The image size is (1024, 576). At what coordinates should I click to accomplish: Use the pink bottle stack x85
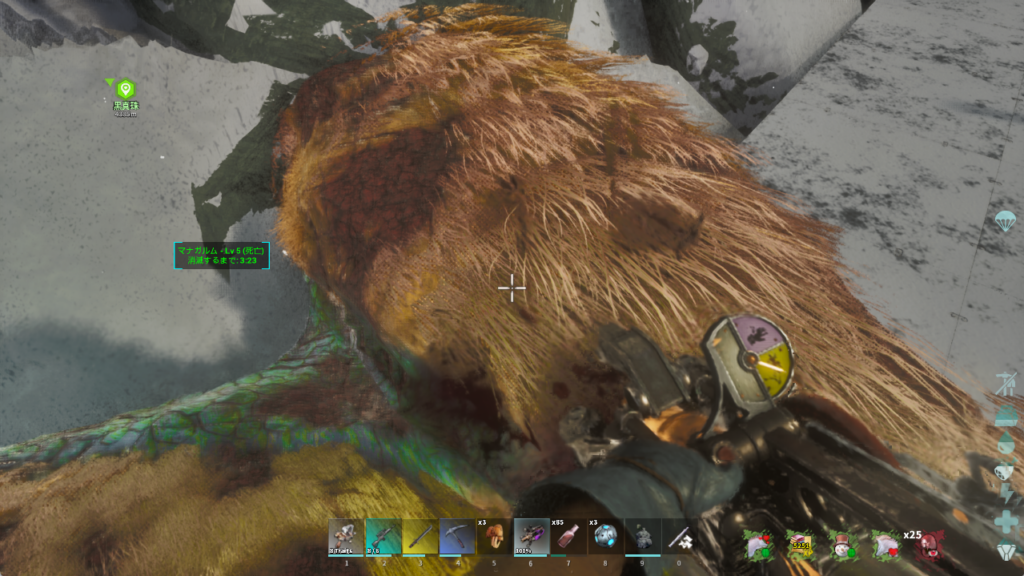(x=568, y=536)
